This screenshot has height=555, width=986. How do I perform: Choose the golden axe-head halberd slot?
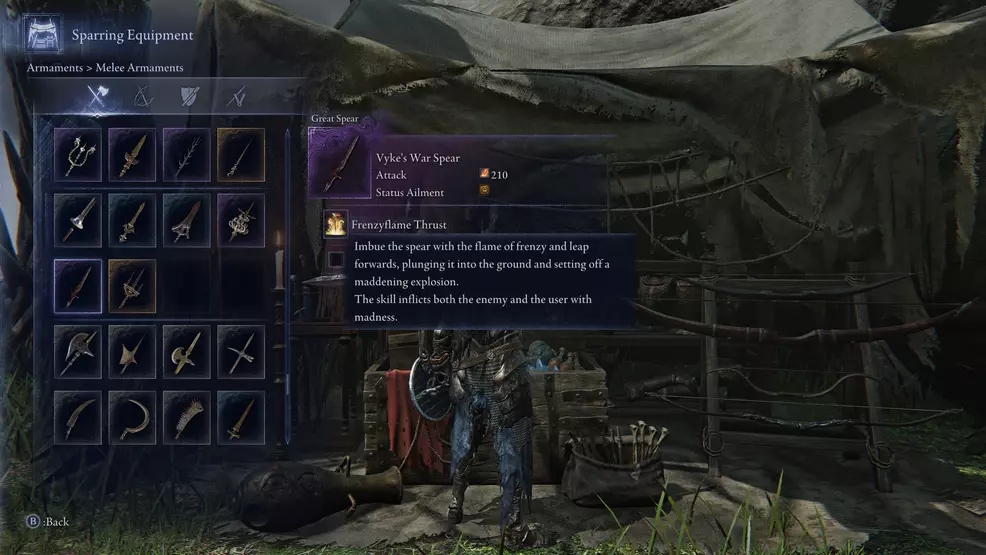[x=187, y=351]
